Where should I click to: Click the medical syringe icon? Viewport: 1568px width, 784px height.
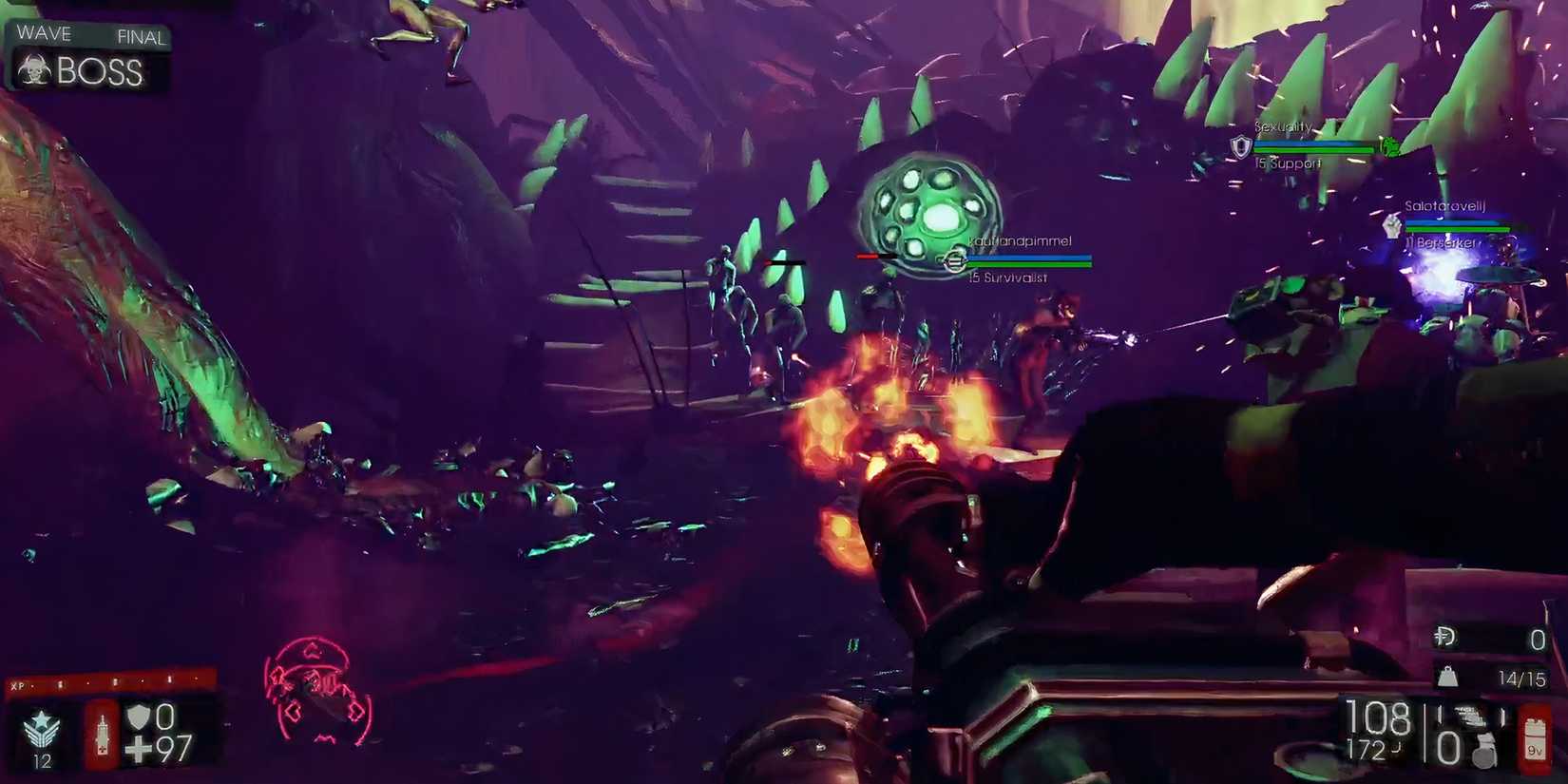103,736
